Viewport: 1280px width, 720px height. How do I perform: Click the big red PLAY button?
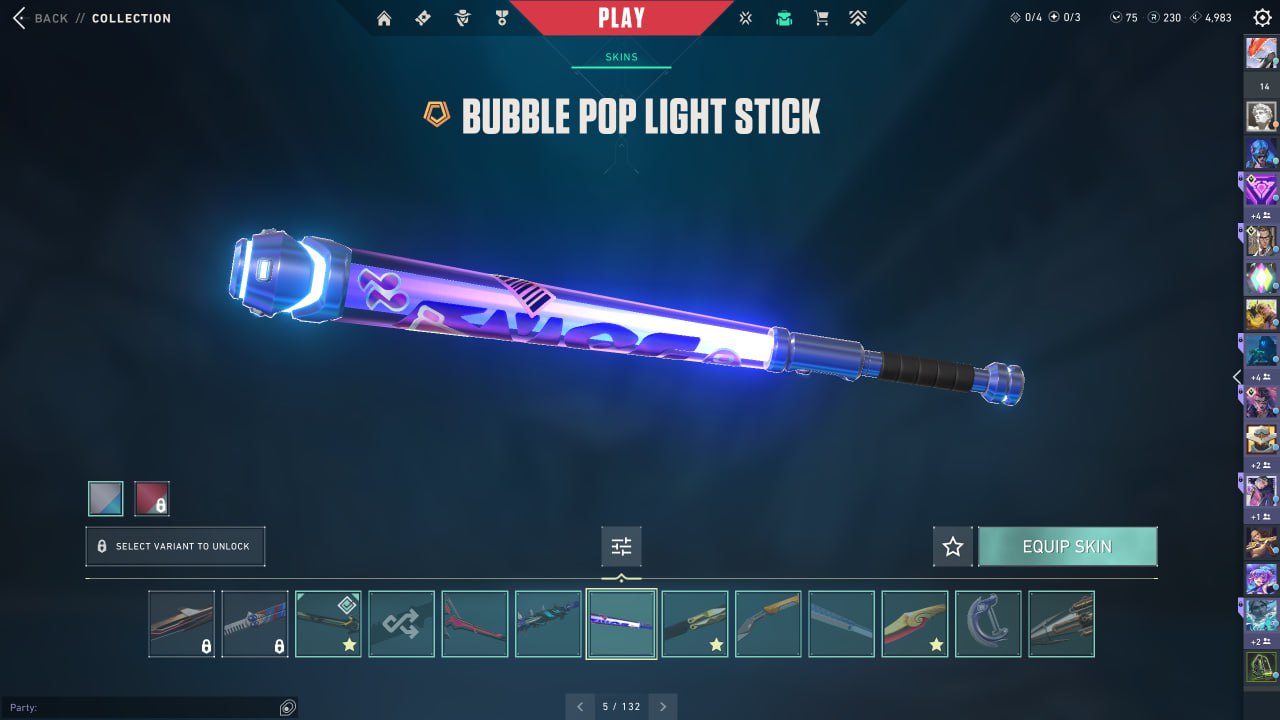click(621, 18)
